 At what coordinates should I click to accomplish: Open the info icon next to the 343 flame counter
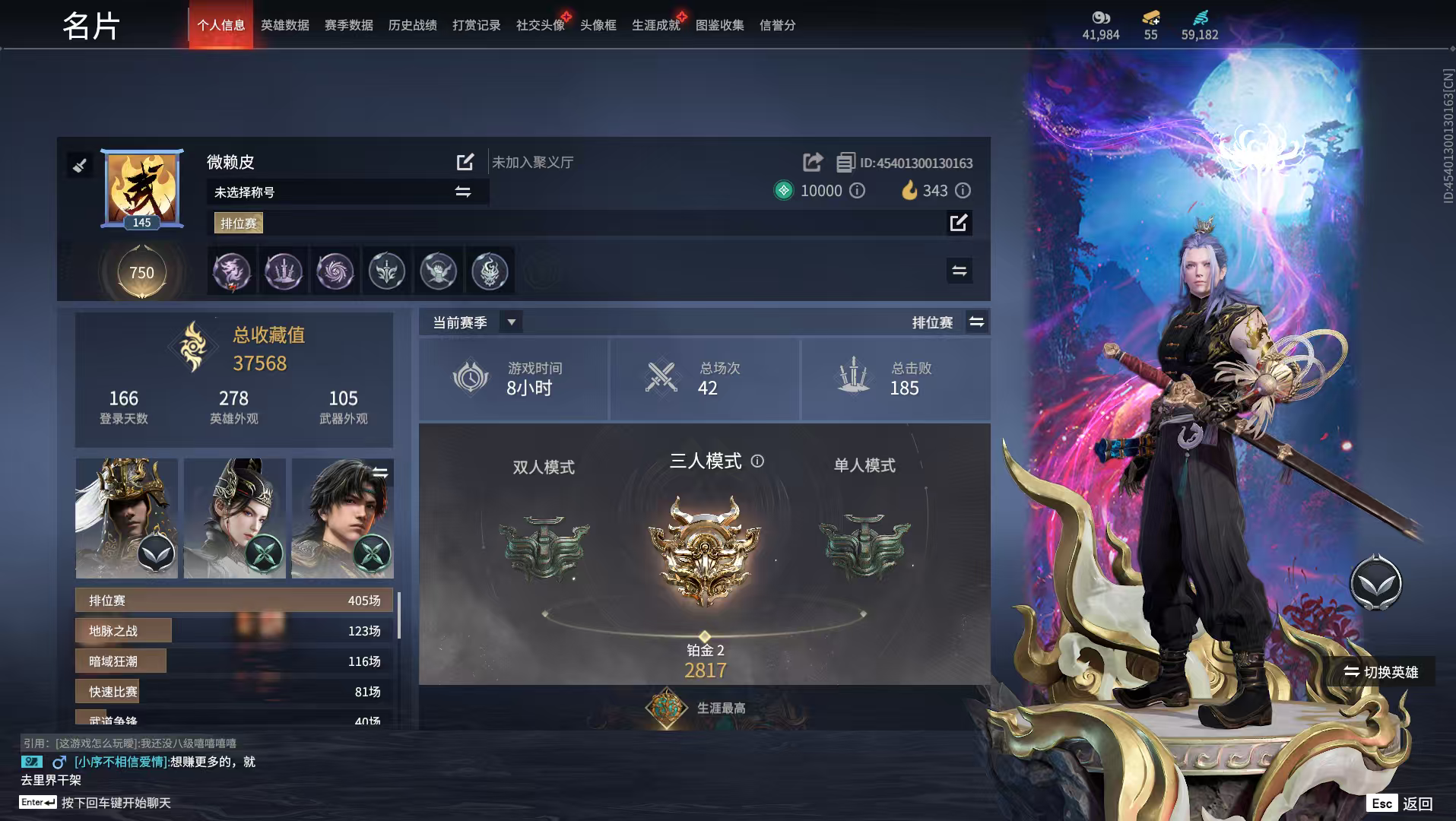(963, 191)
